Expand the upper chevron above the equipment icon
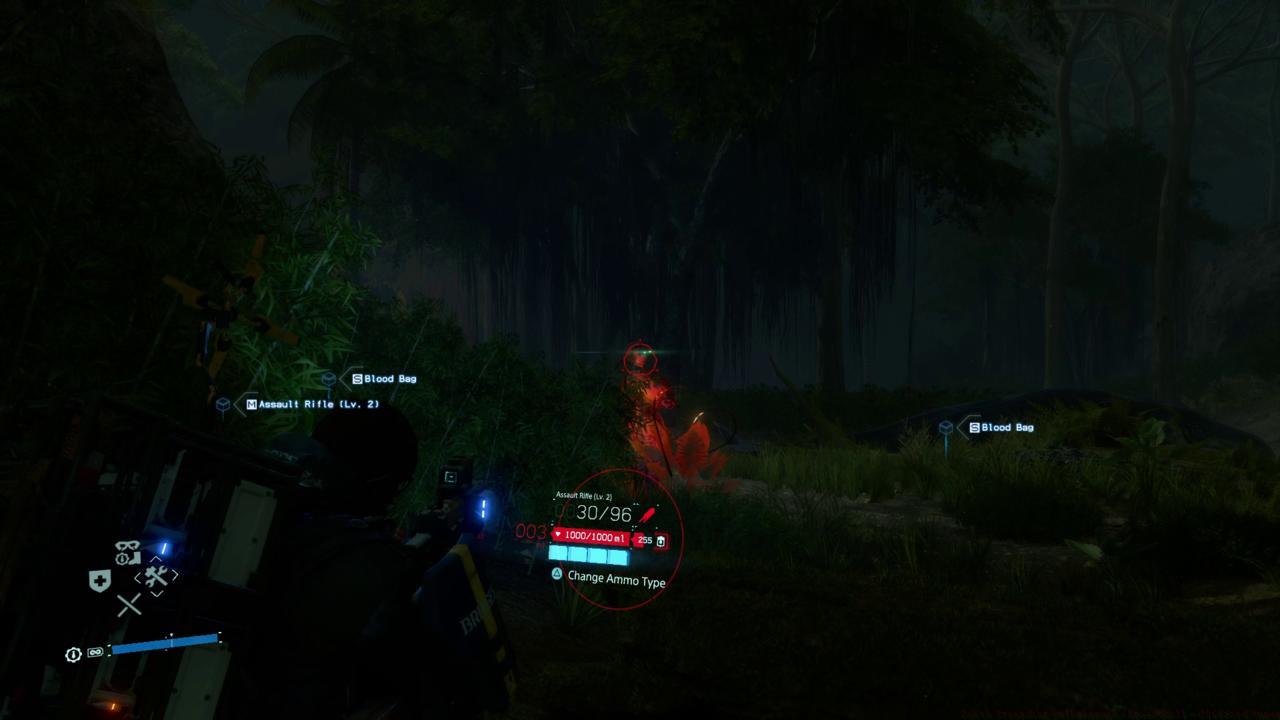This screenshot has height=720, width=1280. [155, 559]
